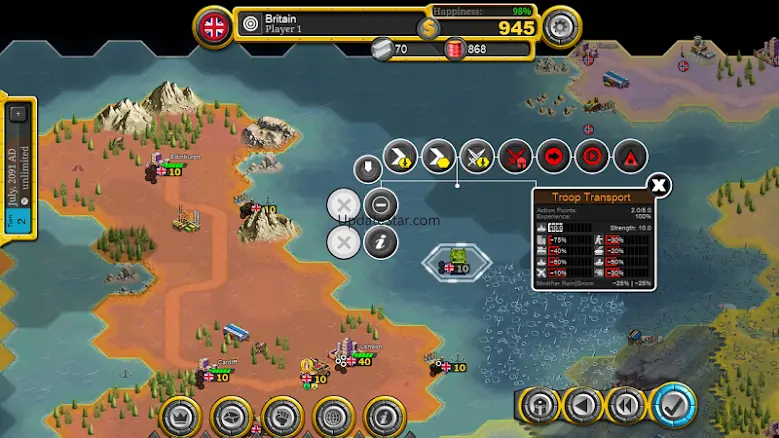Image resolution: width=779 pixels, height=438 pixels.
Task: Open the crown menu button
Action: tap(181, 416)
